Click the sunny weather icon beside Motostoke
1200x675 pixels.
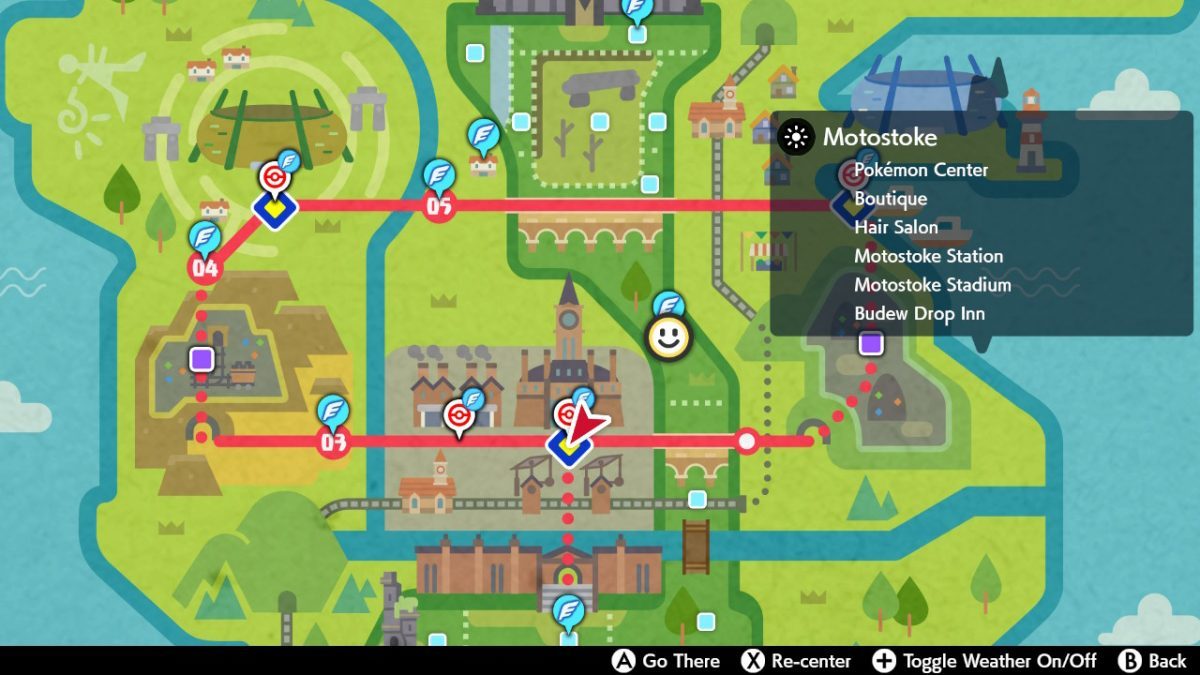coord(795,138)
